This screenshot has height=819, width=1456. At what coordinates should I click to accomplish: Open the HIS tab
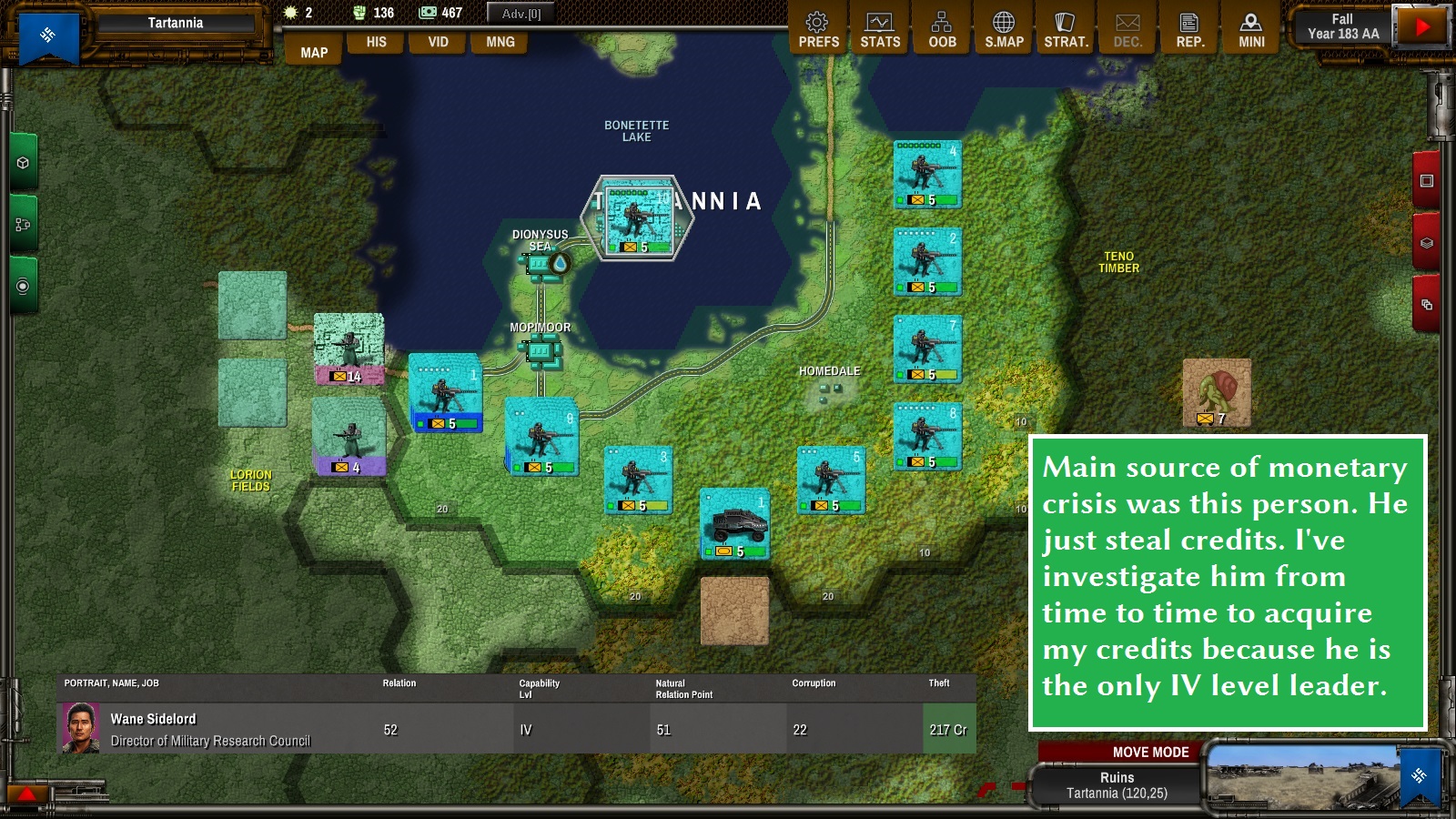[376, 42]
